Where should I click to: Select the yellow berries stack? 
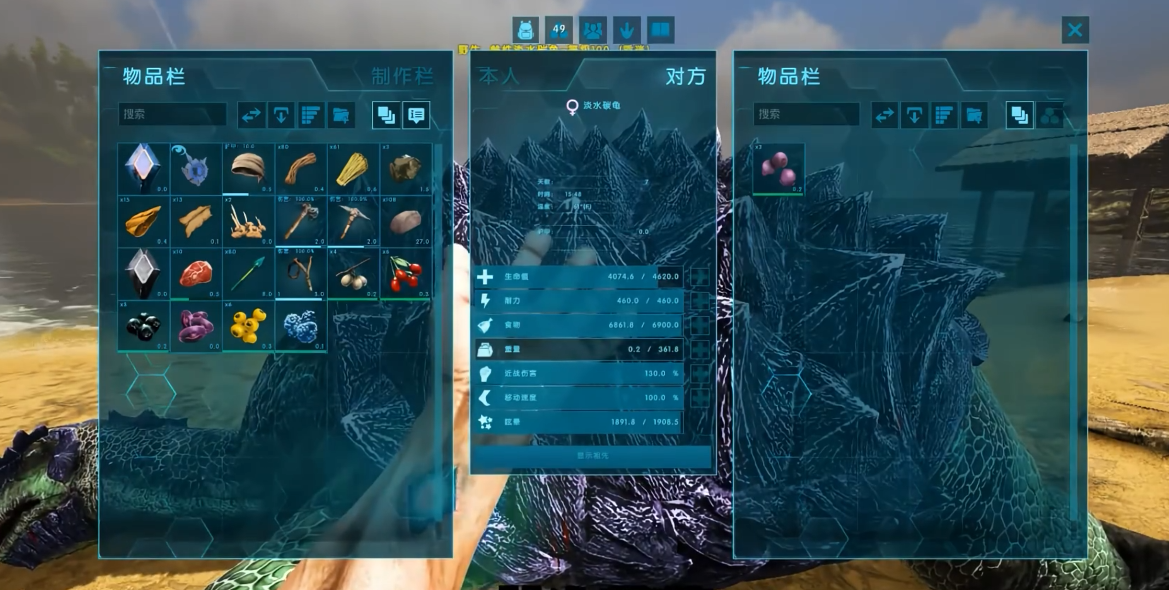(248, 326)
